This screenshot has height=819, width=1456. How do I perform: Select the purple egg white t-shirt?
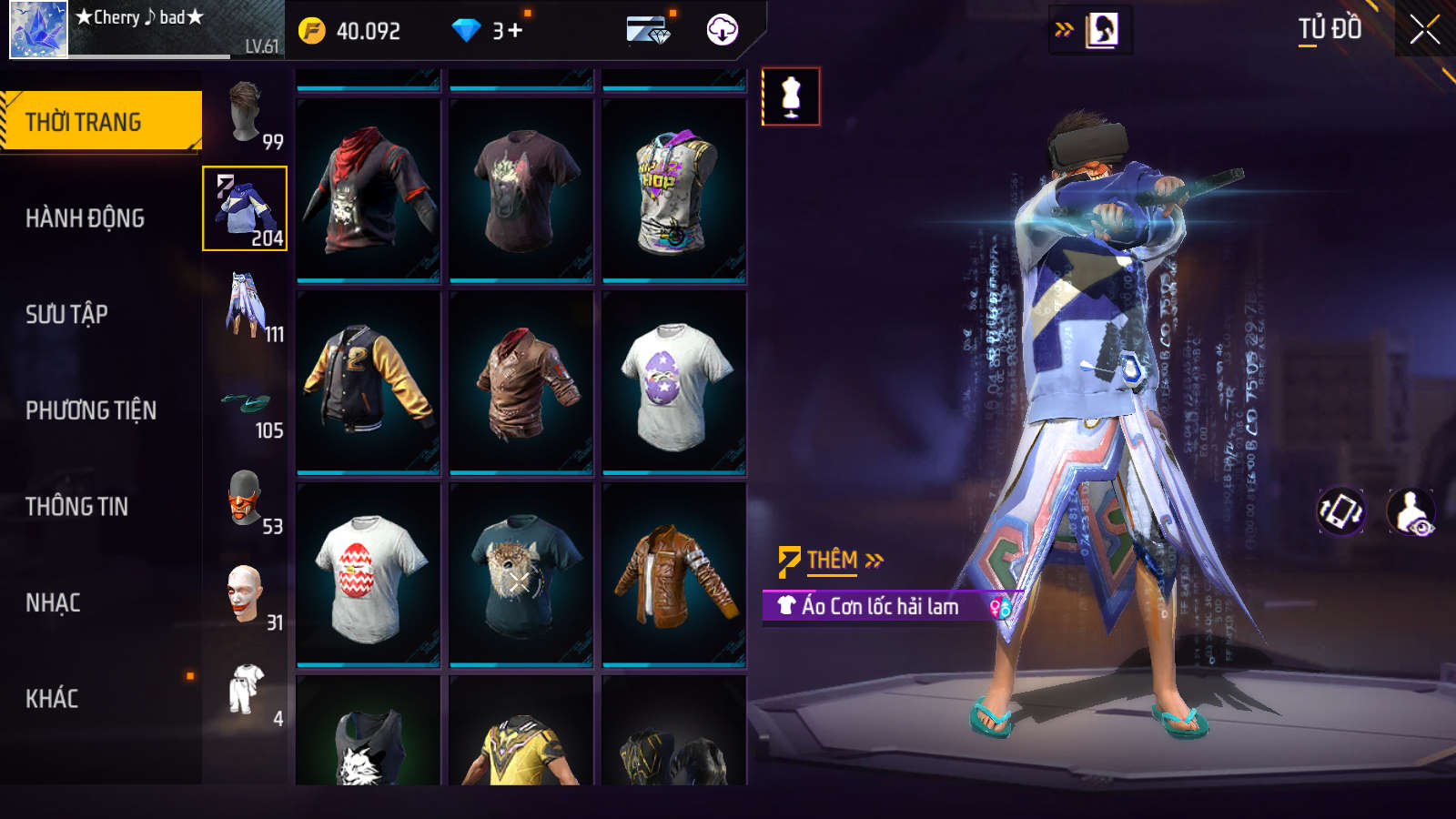pos(673,382)
